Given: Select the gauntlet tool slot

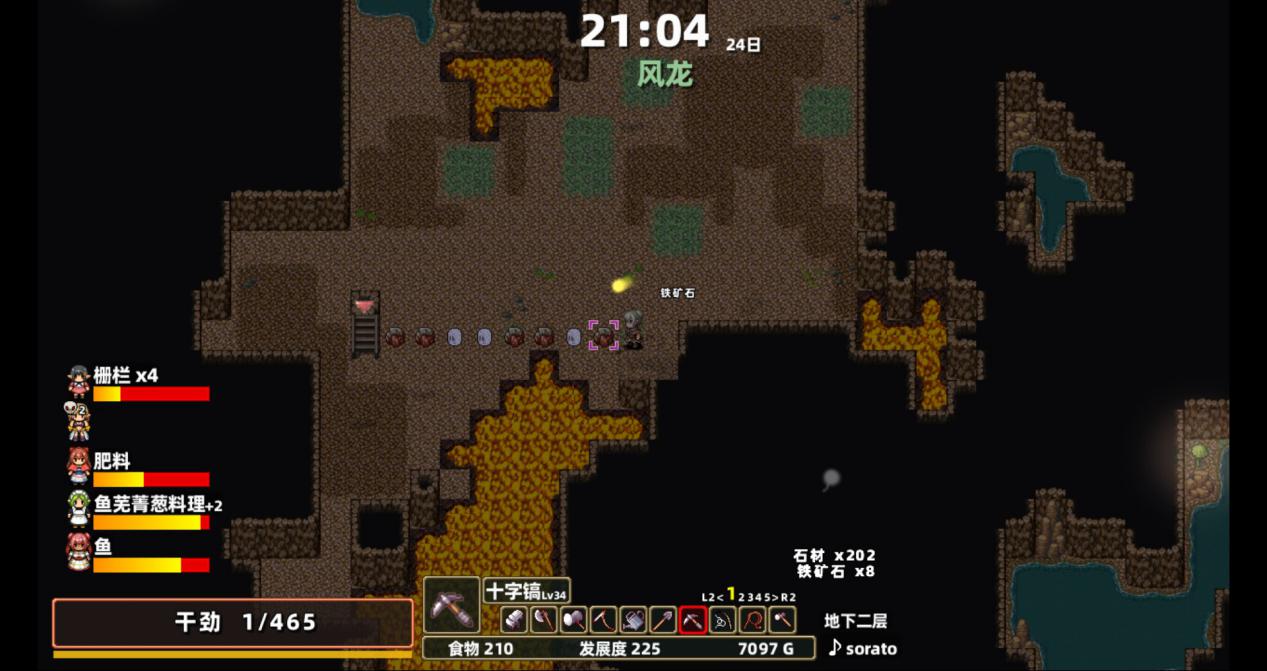Looking at the screenshot, I should 514,620.
